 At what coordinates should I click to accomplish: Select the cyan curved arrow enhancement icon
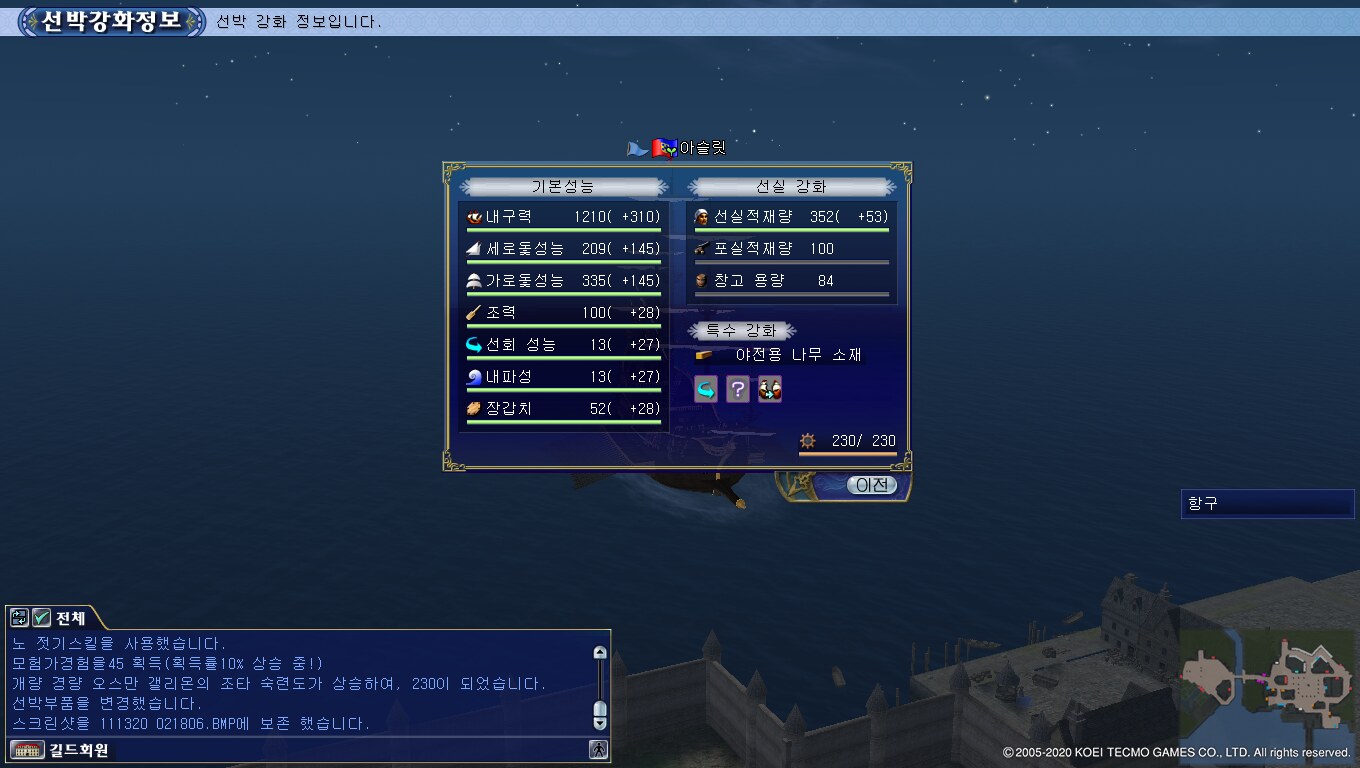click(x=706, y=389)
